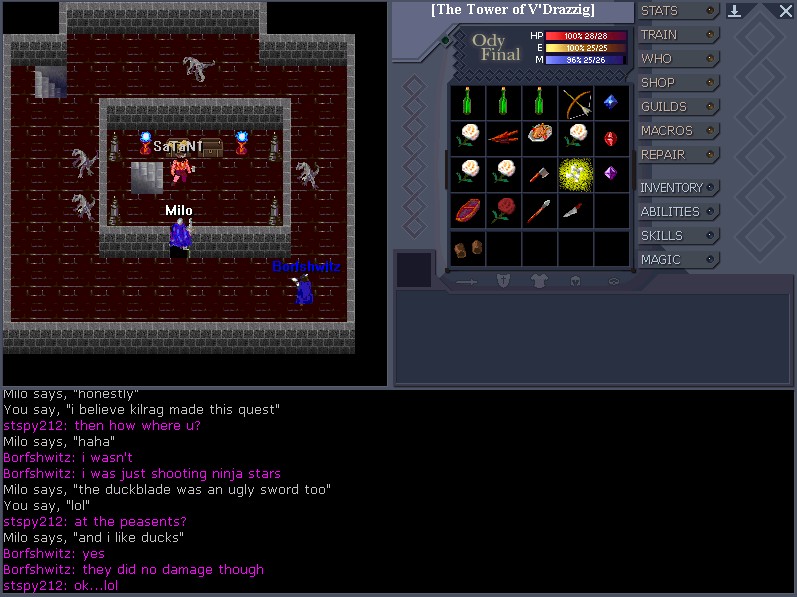Select the hand axe item slot

pyautogui.click(x=539, y=173)
